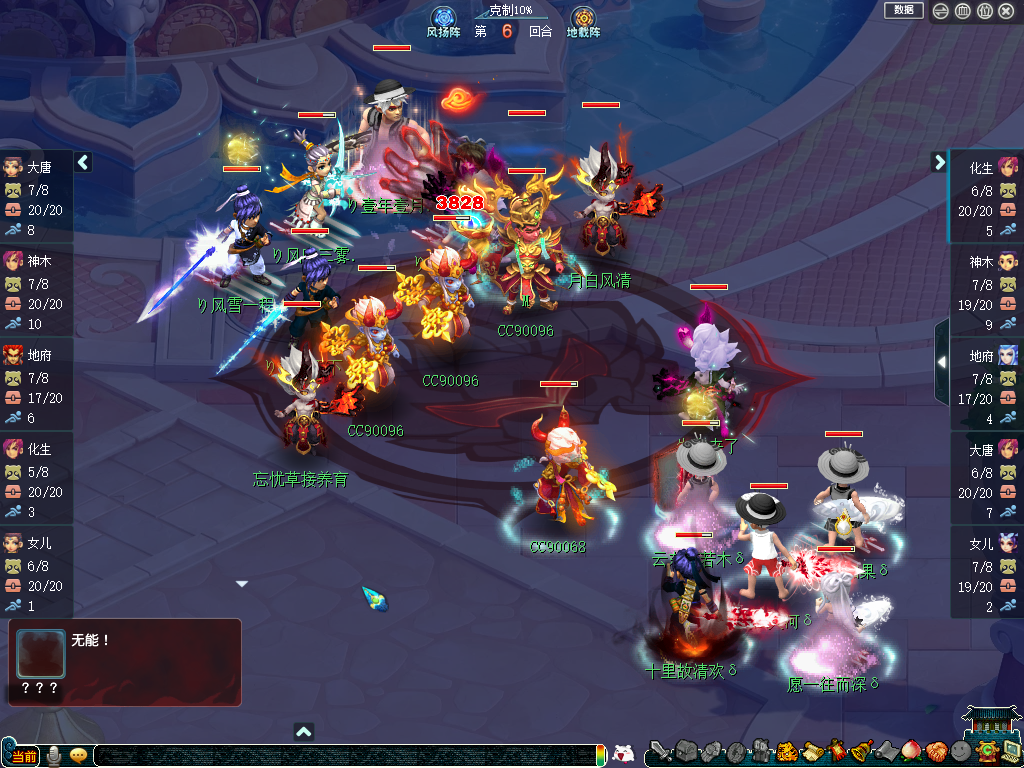Click the swap arrows round button

click(940, 11)
